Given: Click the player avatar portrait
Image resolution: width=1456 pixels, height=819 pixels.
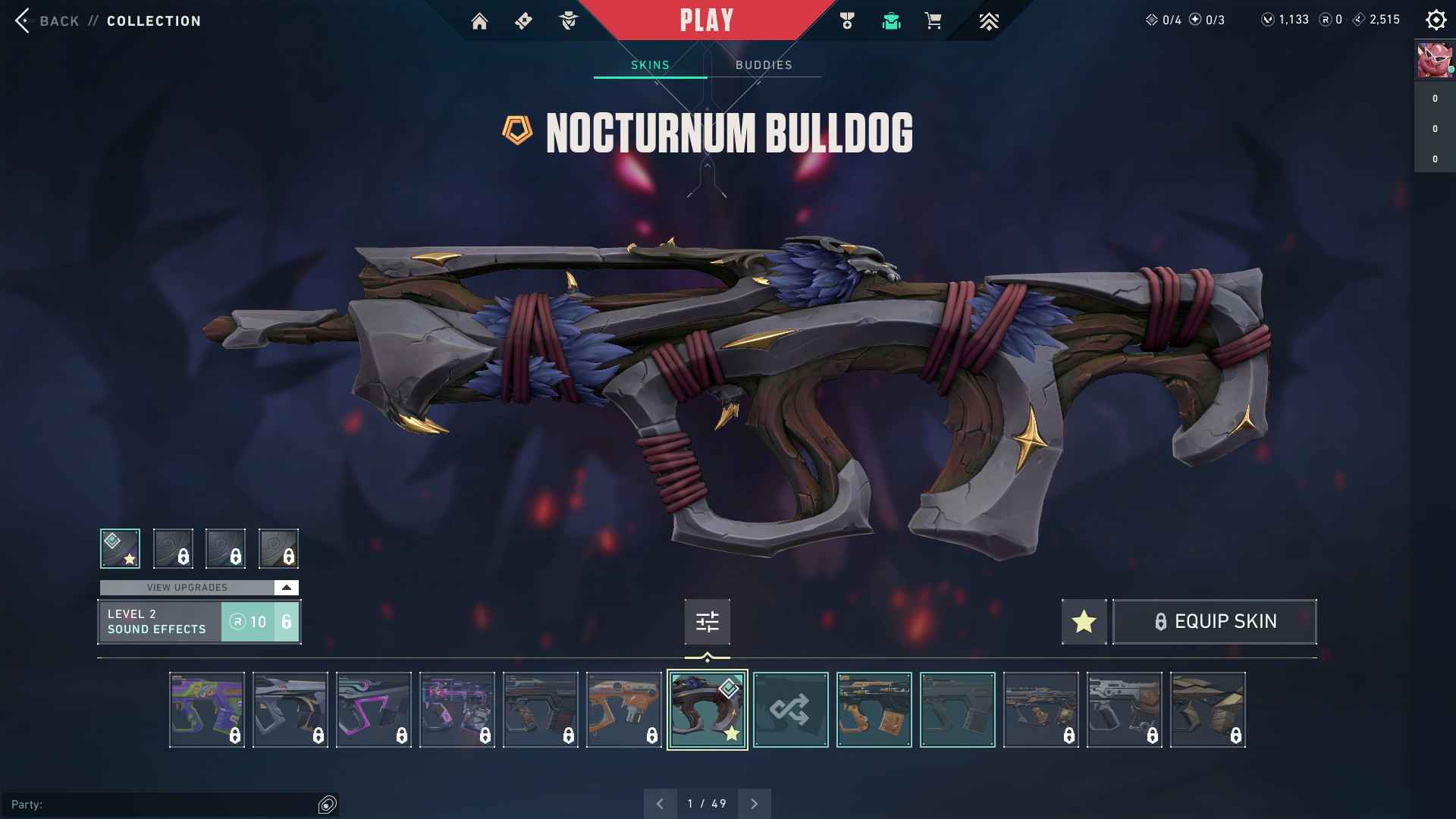Looking at the screenshot, I should coord(1434,61).
